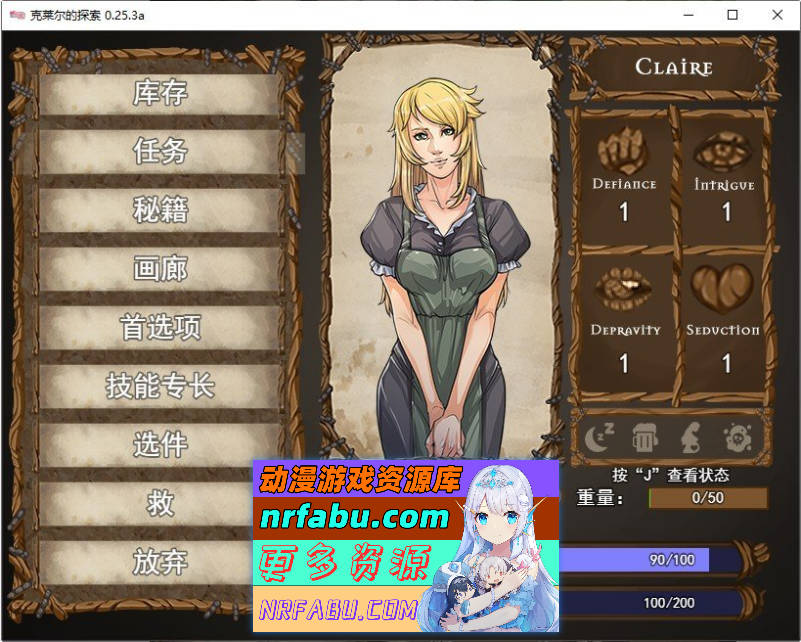Open 首选项 preferences
The width and height of the screenshot is (801, 642).
160,327
